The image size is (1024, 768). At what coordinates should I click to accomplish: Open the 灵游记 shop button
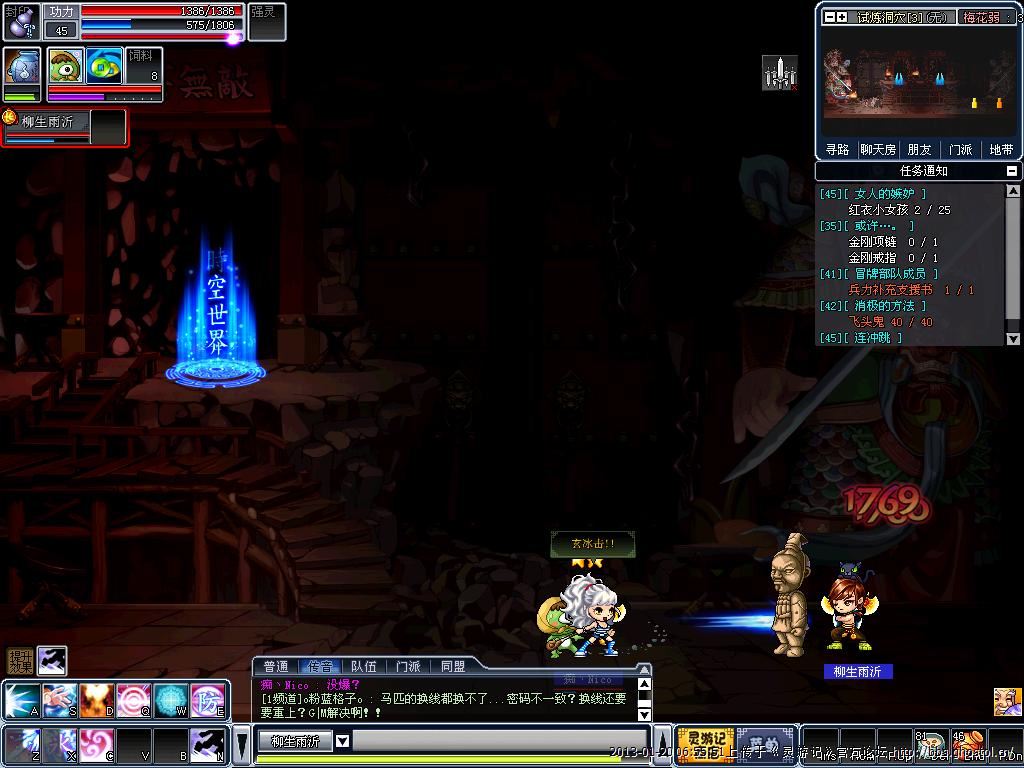(706, 743)
